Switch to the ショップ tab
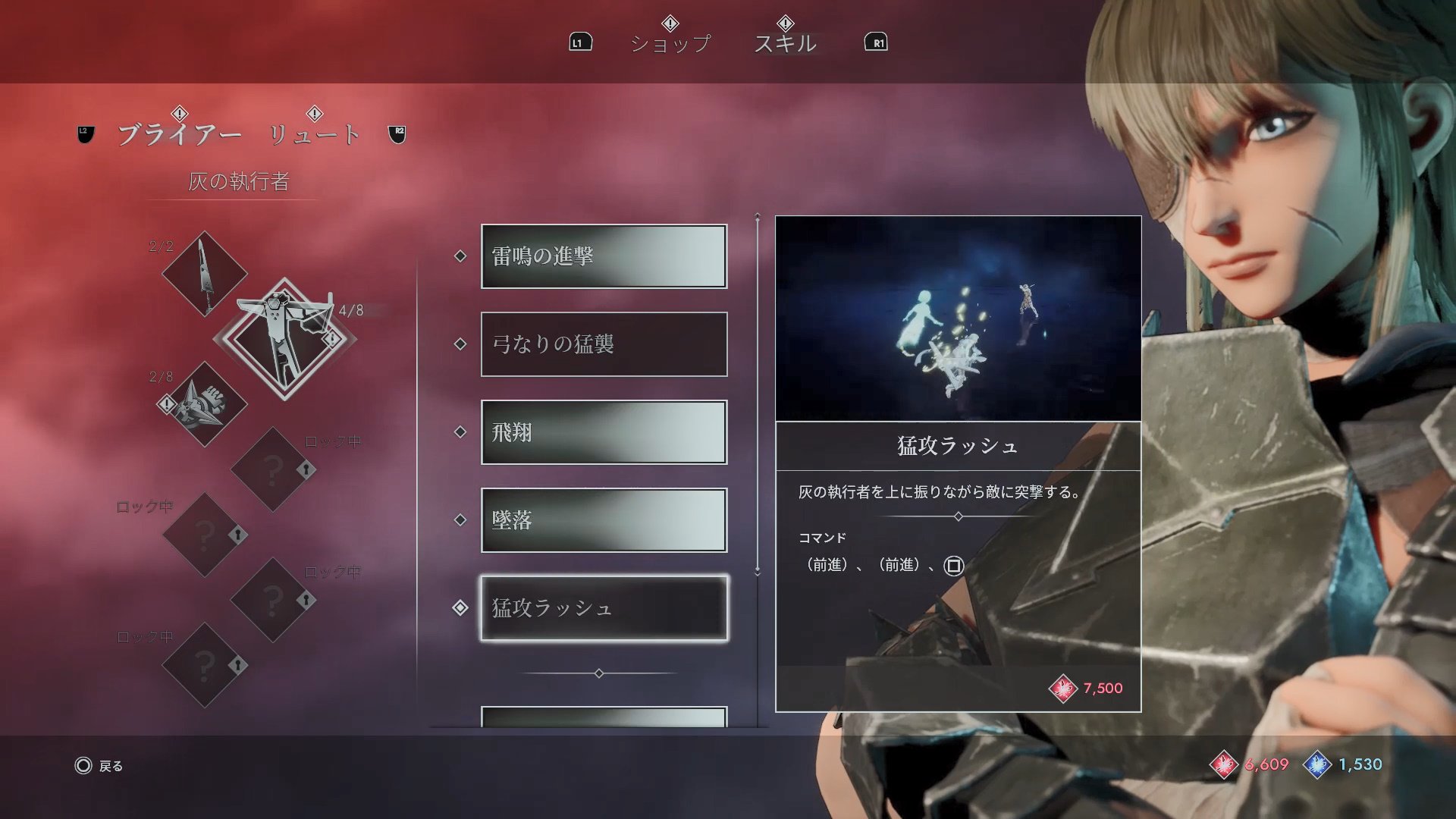Screen dimensions: 1456x819 pos(670,43)
